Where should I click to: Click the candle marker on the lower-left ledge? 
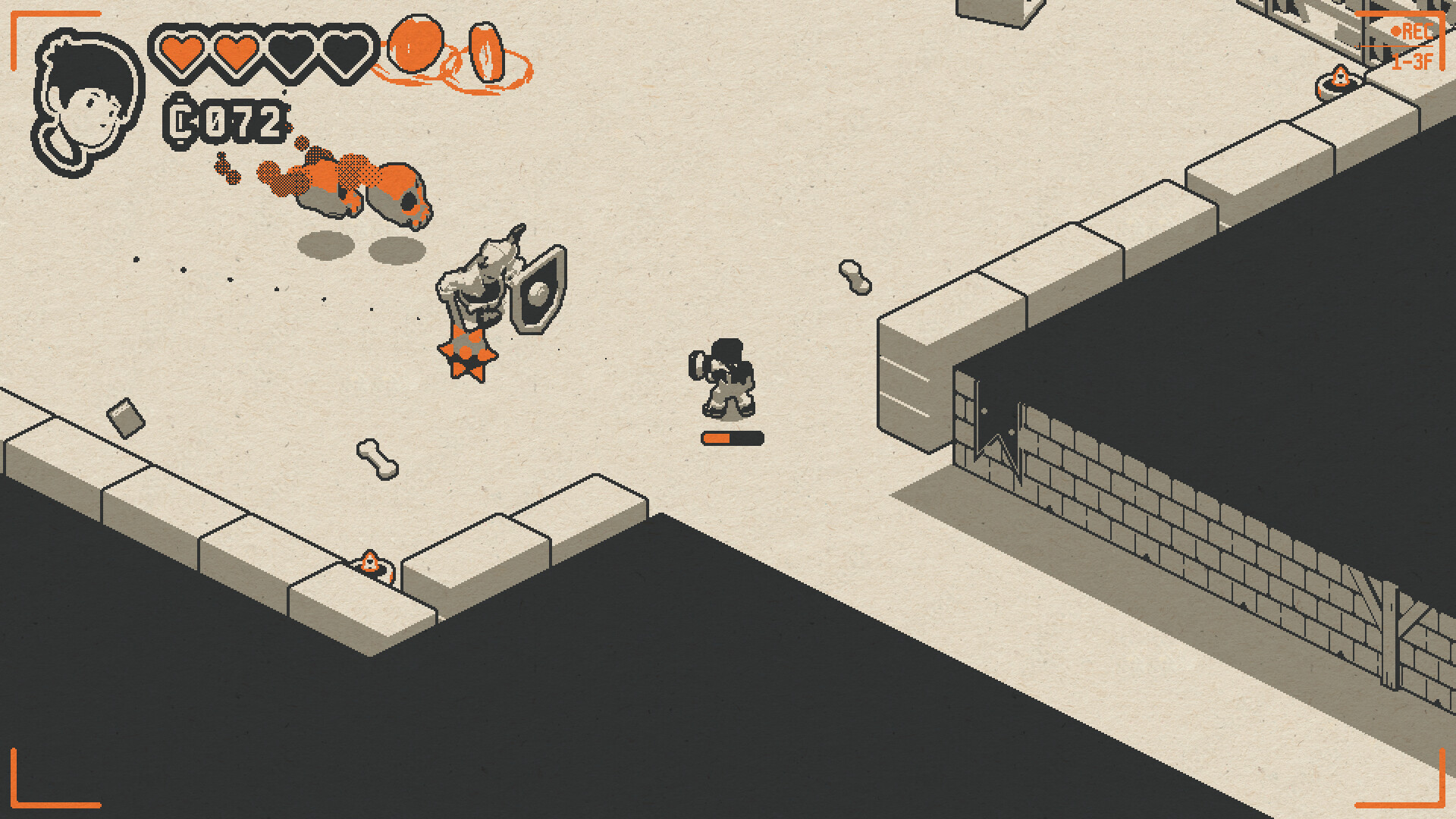[369, 561]
